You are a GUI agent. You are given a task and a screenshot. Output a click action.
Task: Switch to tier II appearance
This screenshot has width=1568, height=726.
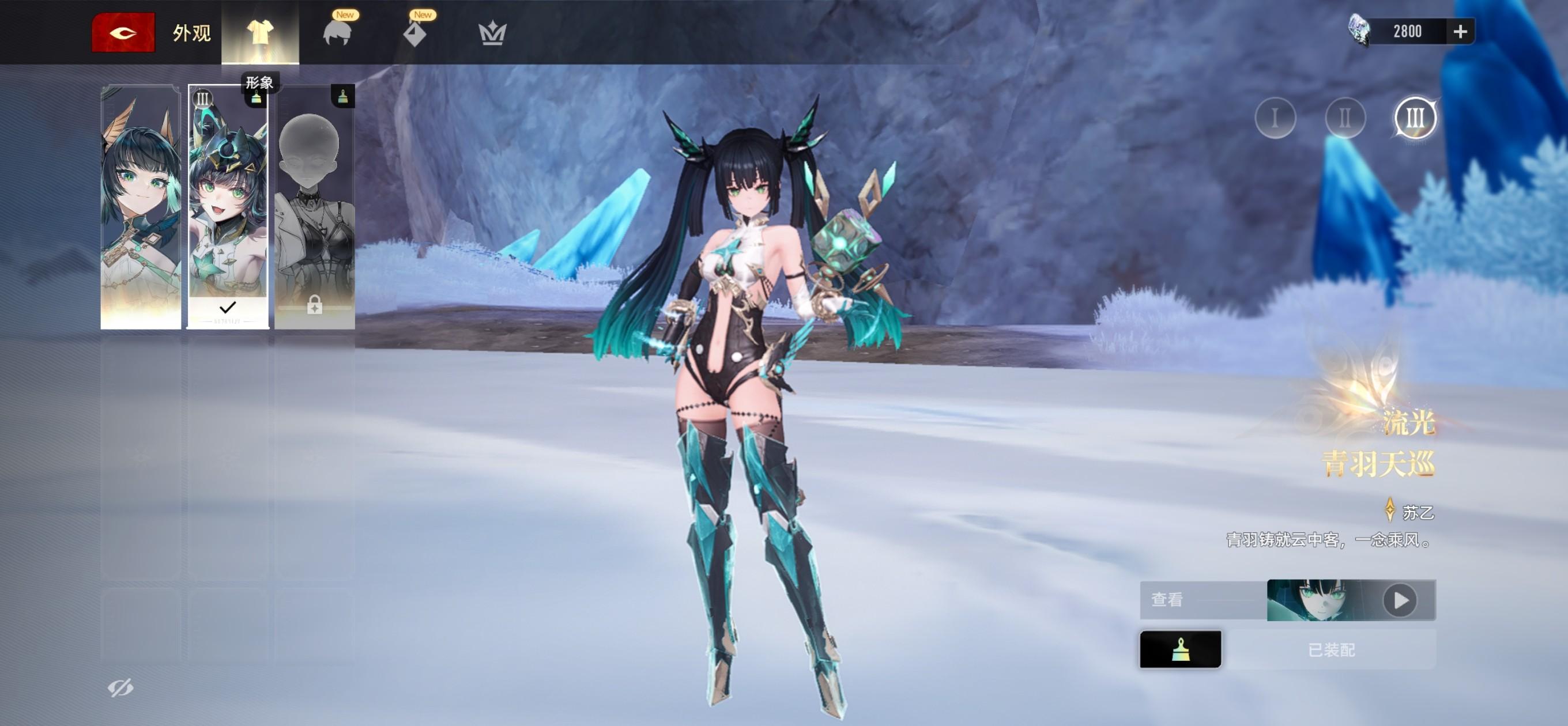click(1345, 118)
